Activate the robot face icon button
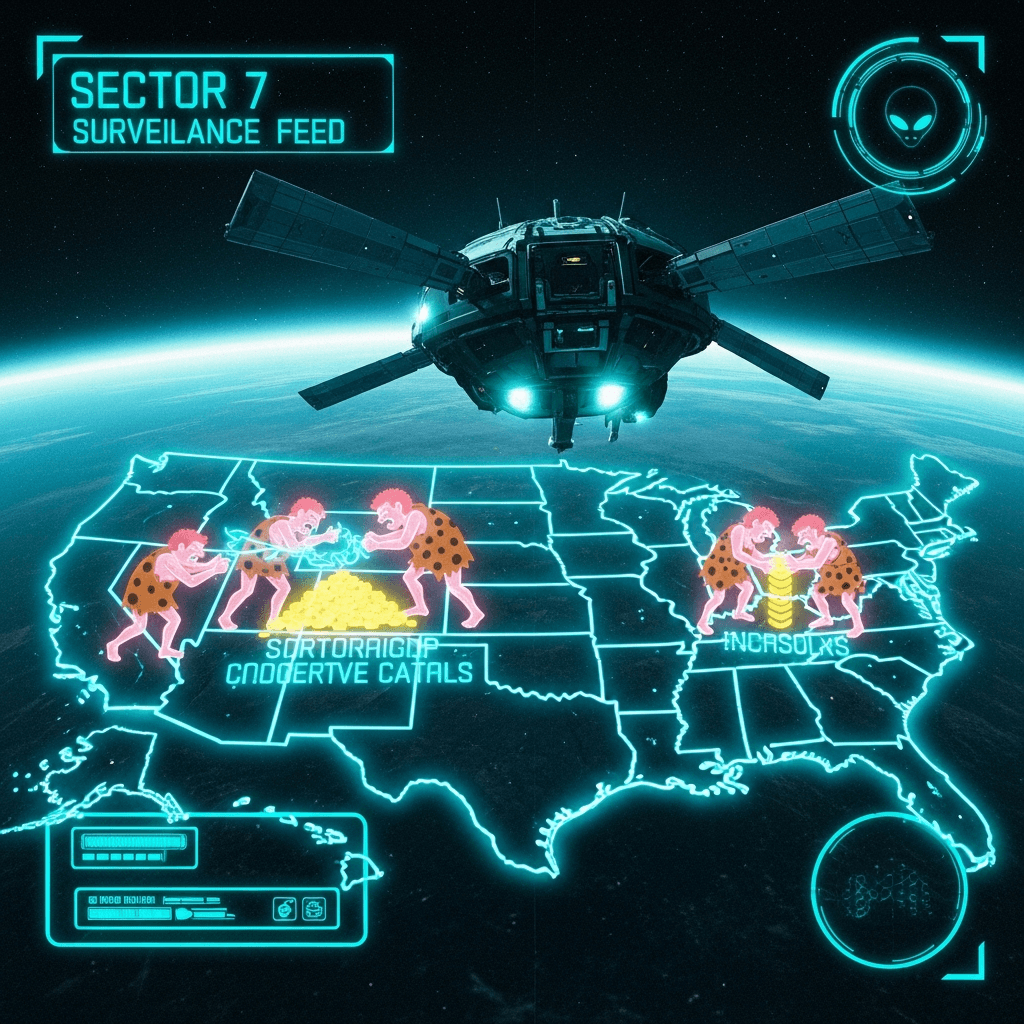Viewport: 1024px width, 1024px height. (314, 909)
